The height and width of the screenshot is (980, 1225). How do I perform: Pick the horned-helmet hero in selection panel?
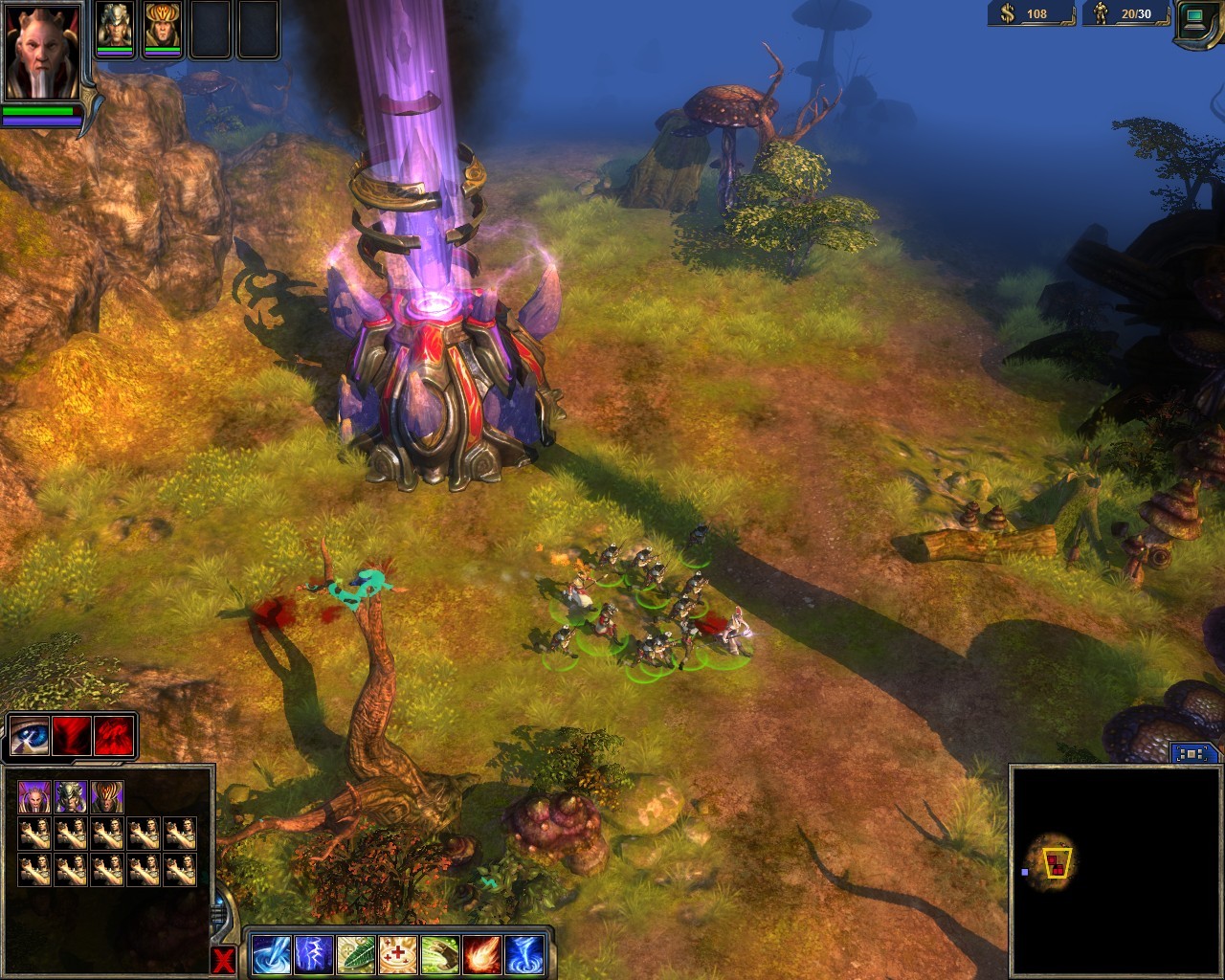(x=70, y=796)
